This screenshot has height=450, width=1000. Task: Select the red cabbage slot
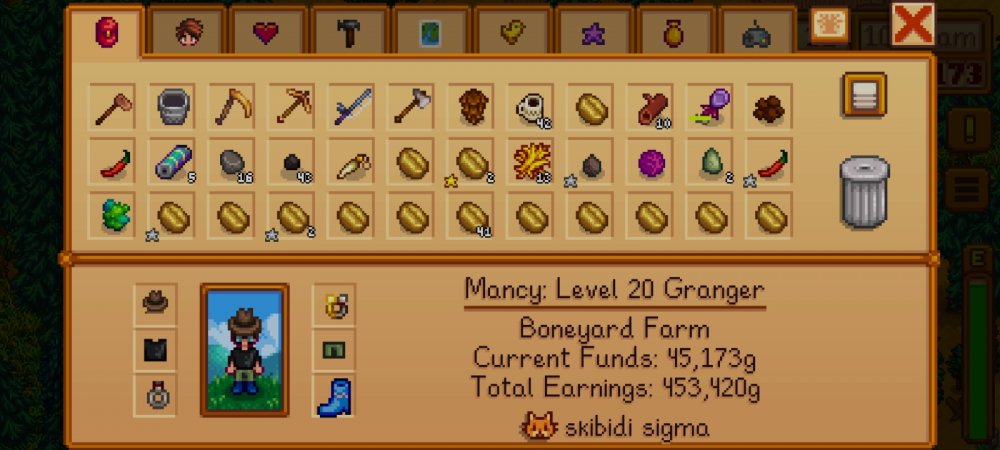652,162
